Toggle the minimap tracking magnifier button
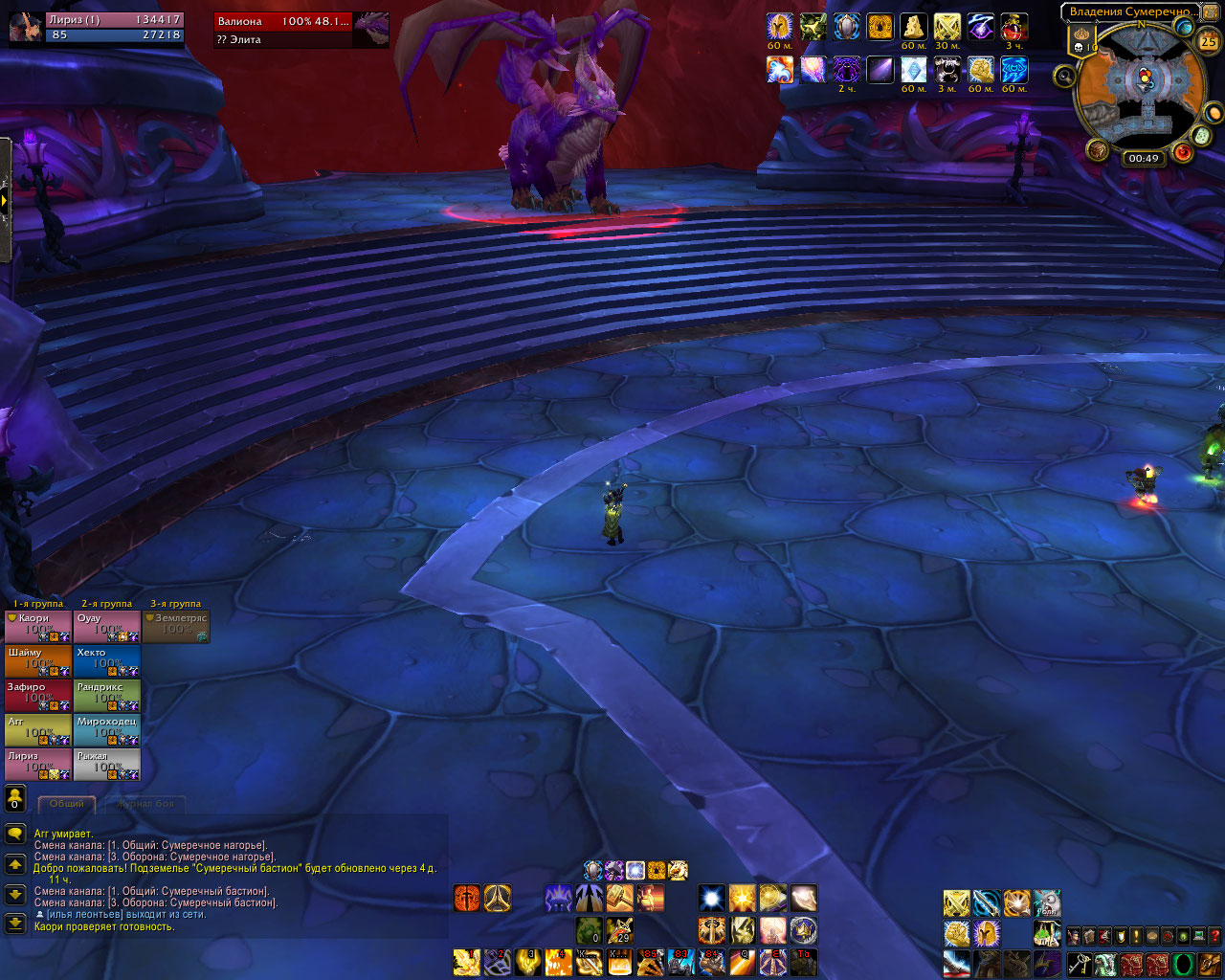Image resolution: width=1225 pixels, height=980 pixels. pyautogui.click(x=1063, y=75)
